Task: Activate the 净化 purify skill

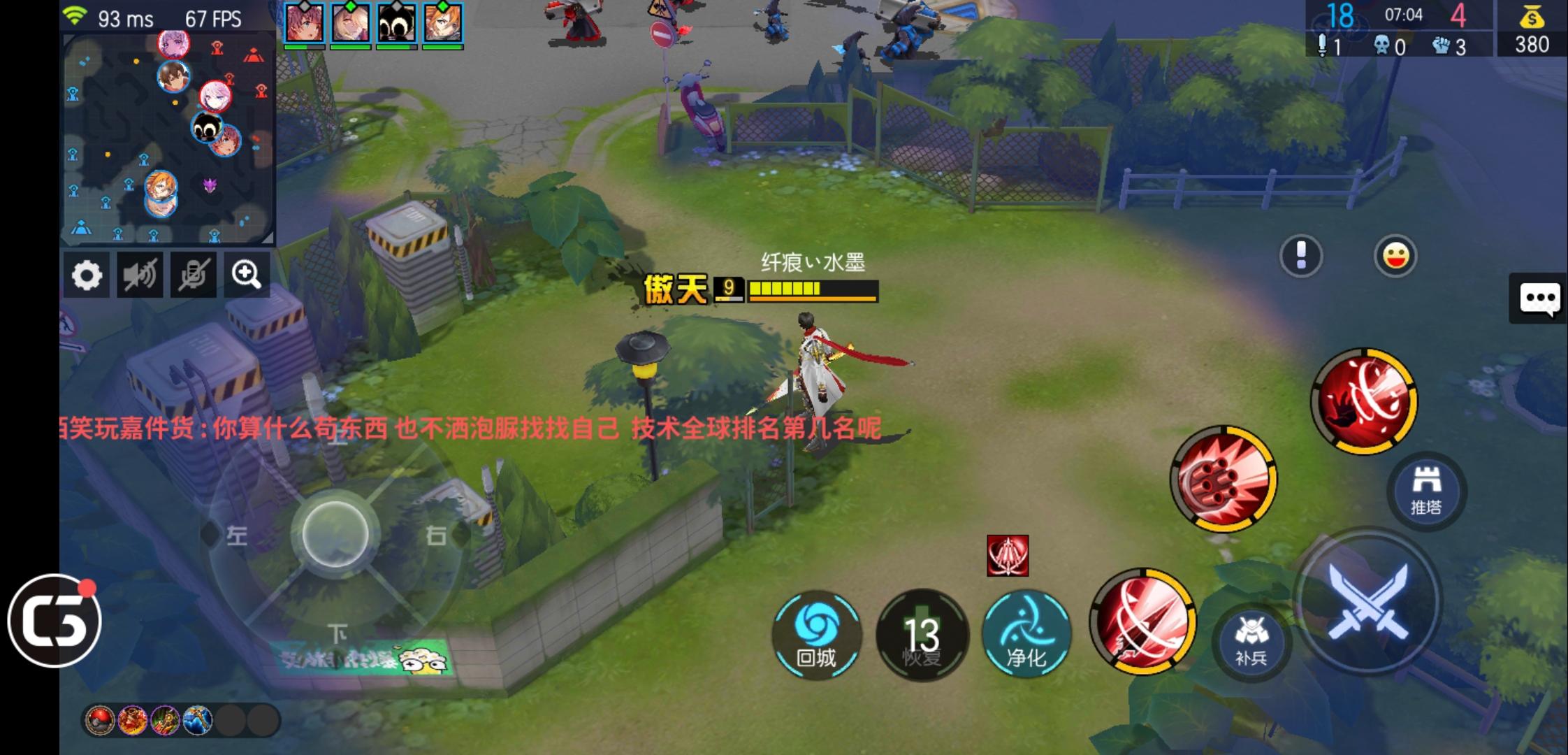Action: tap(1026, 635)
